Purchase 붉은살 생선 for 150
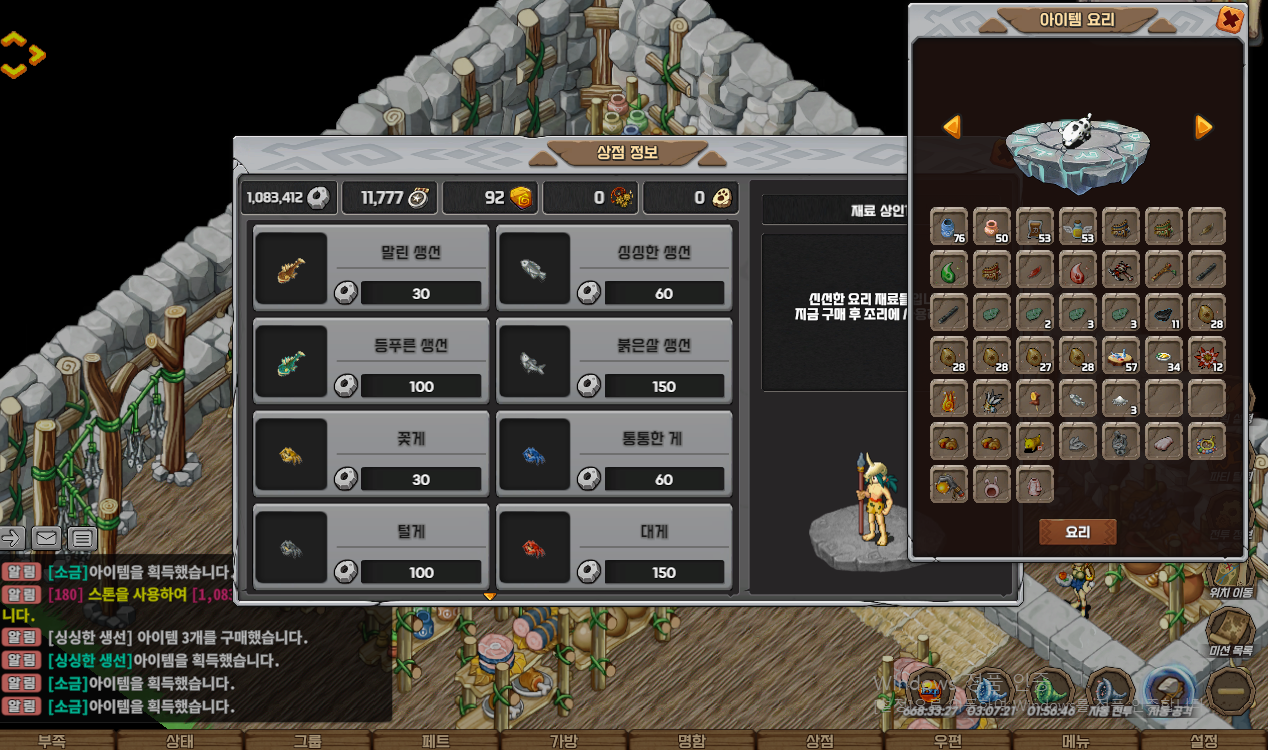Screen dimensions: 1268x750 615,359
